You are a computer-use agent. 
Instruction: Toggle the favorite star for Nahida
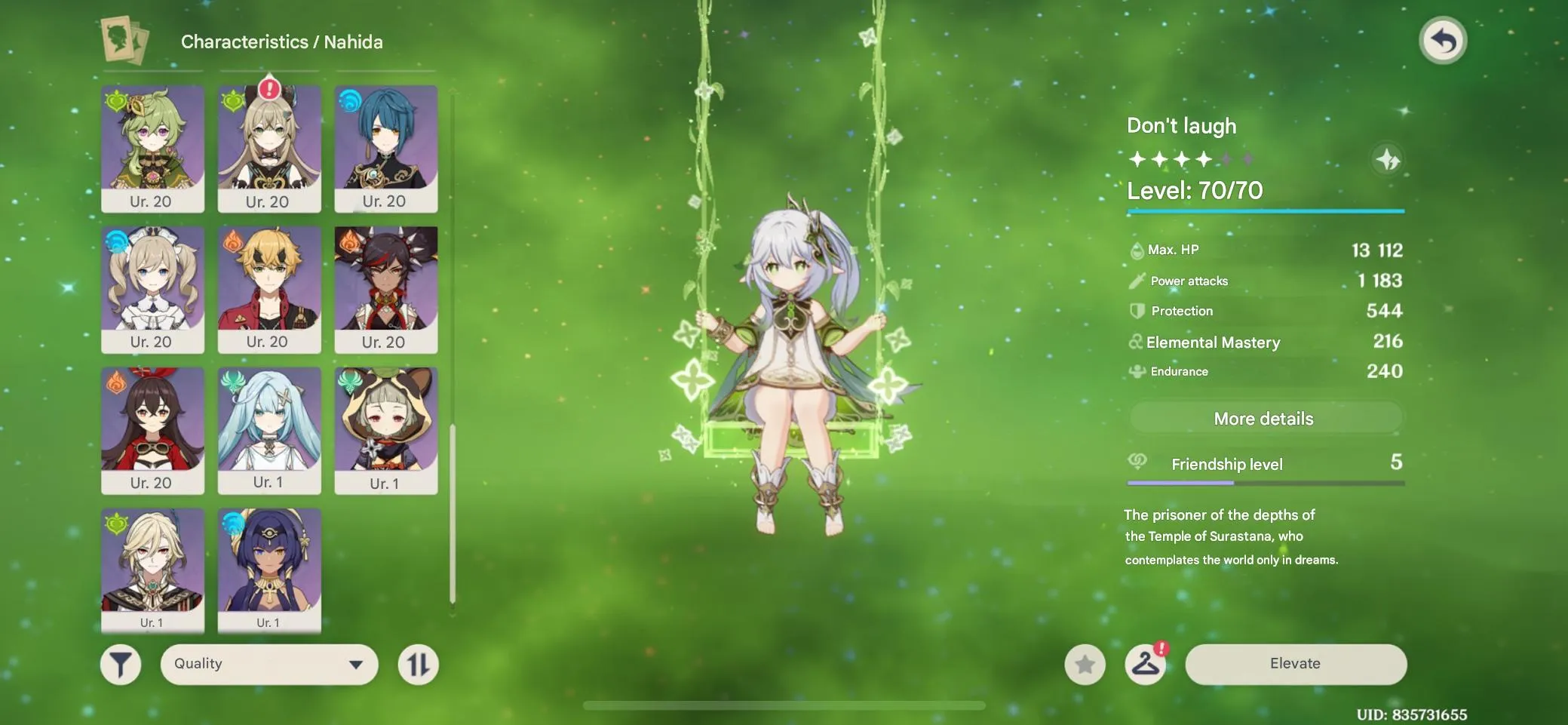tap(1086, 664)
